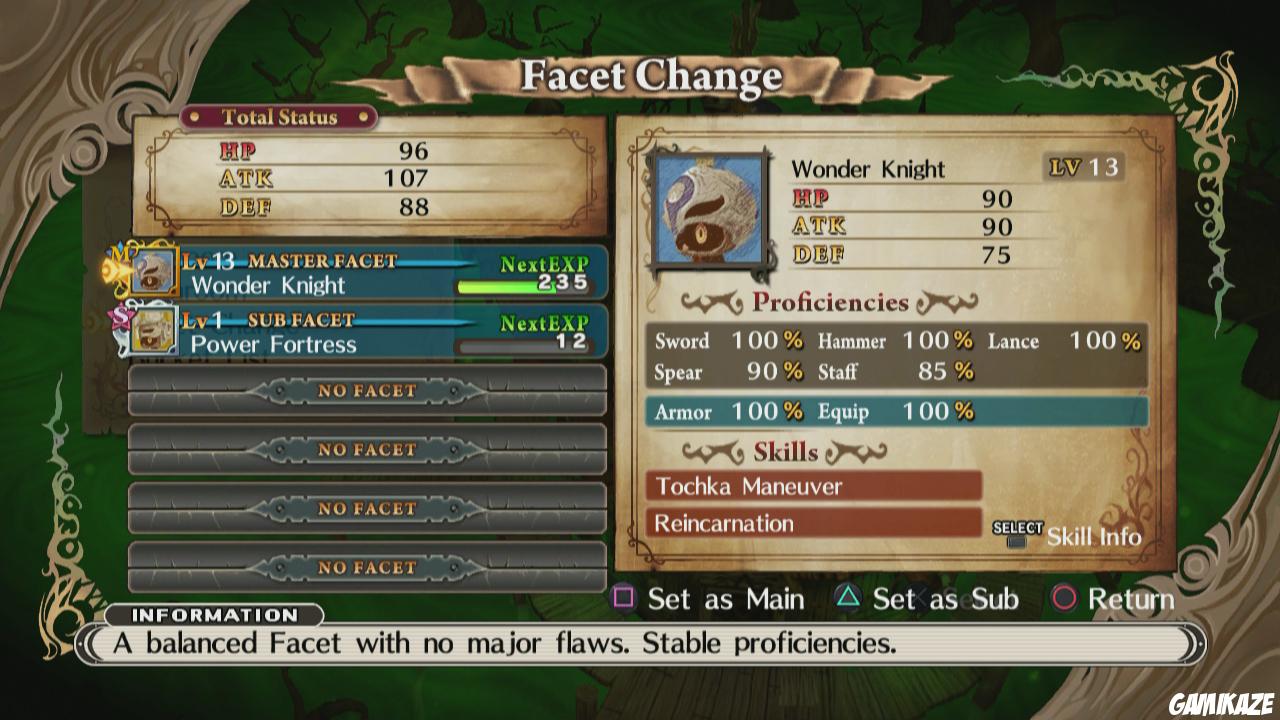Click the SELECT button icon for Skill Info
Image resolution: width=1280 pixels, height=720 pixels.
point(1015,532)
